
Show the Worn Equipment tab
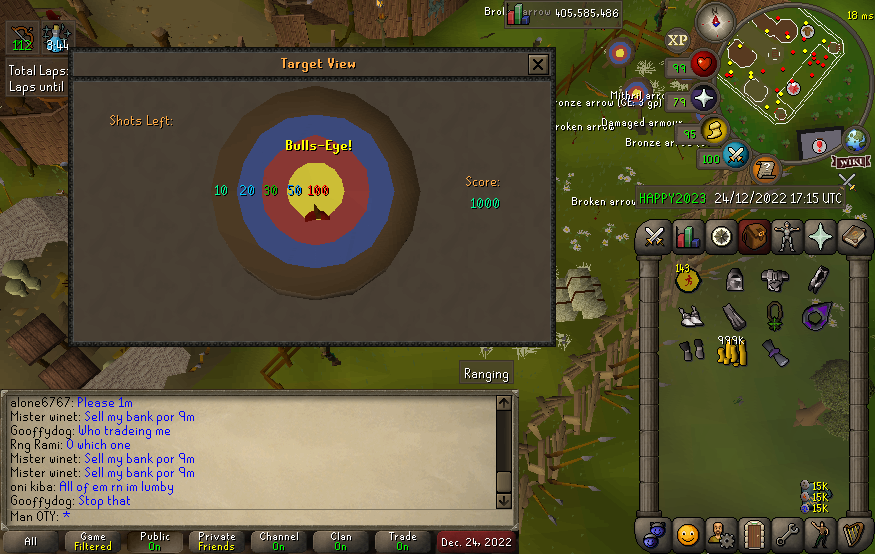point(786,237)
